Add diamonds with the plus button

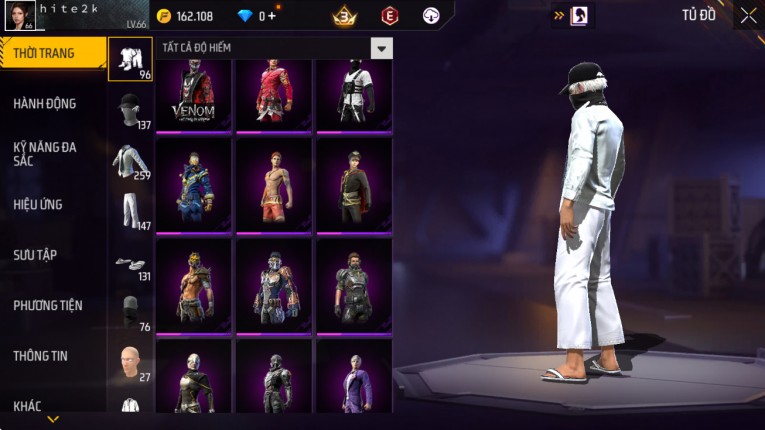point(272,16)
